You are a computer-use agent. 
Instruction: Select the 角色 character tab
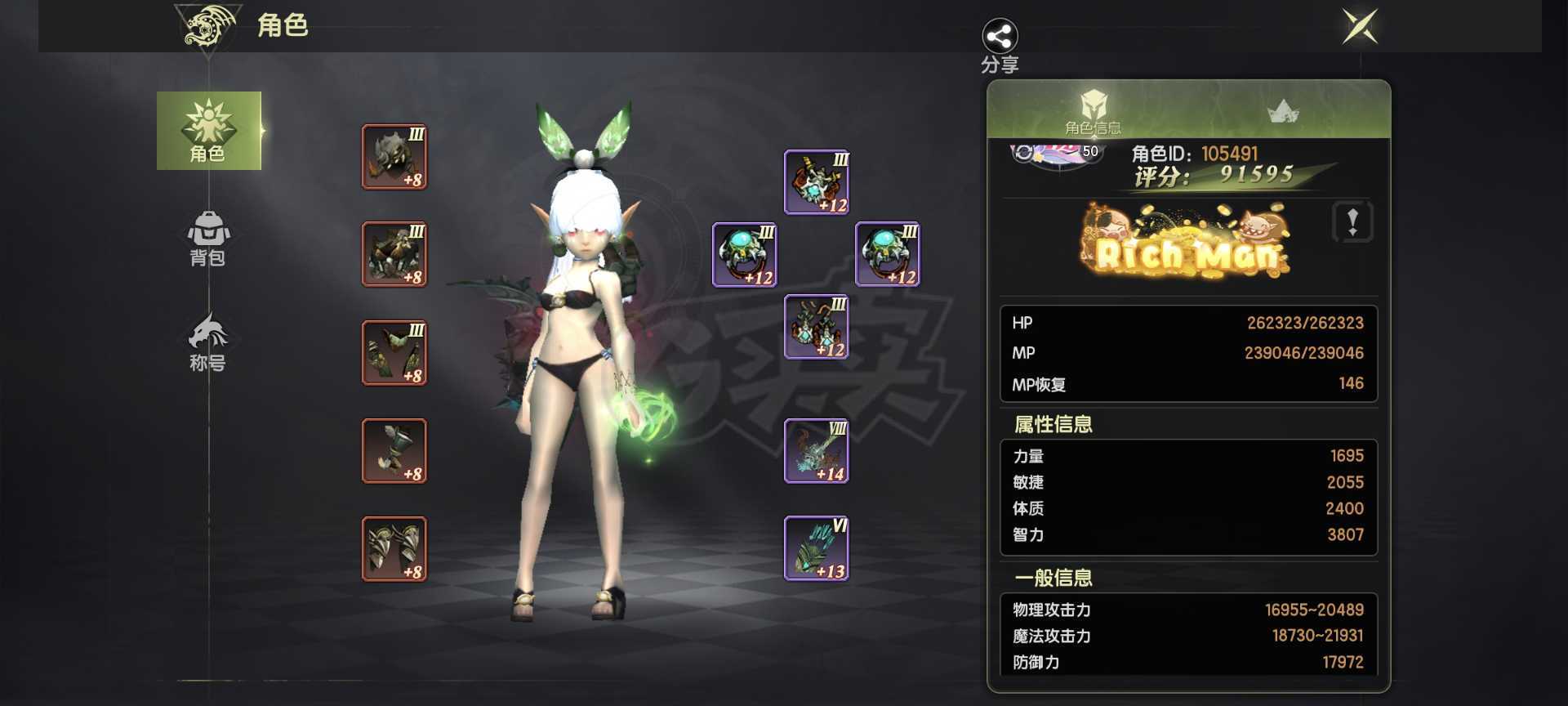coord(208,131)
